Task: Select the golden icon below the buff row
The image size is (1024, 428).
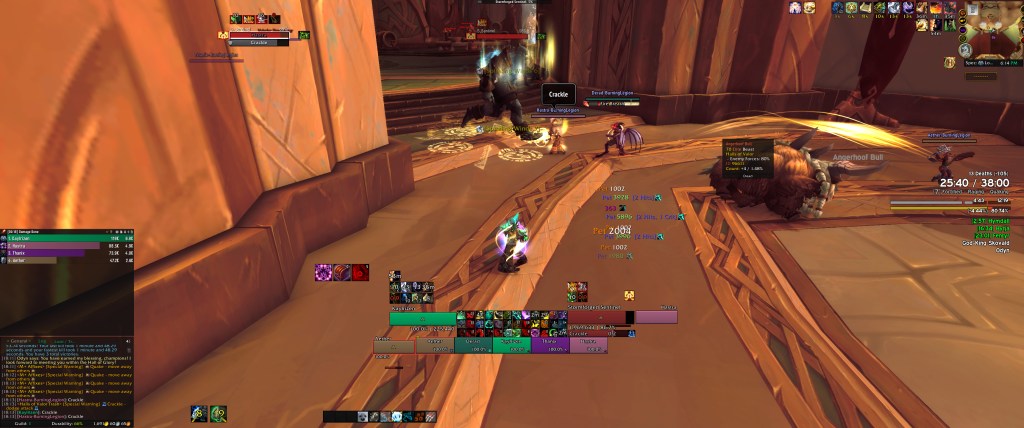Action: pos(631,295)
